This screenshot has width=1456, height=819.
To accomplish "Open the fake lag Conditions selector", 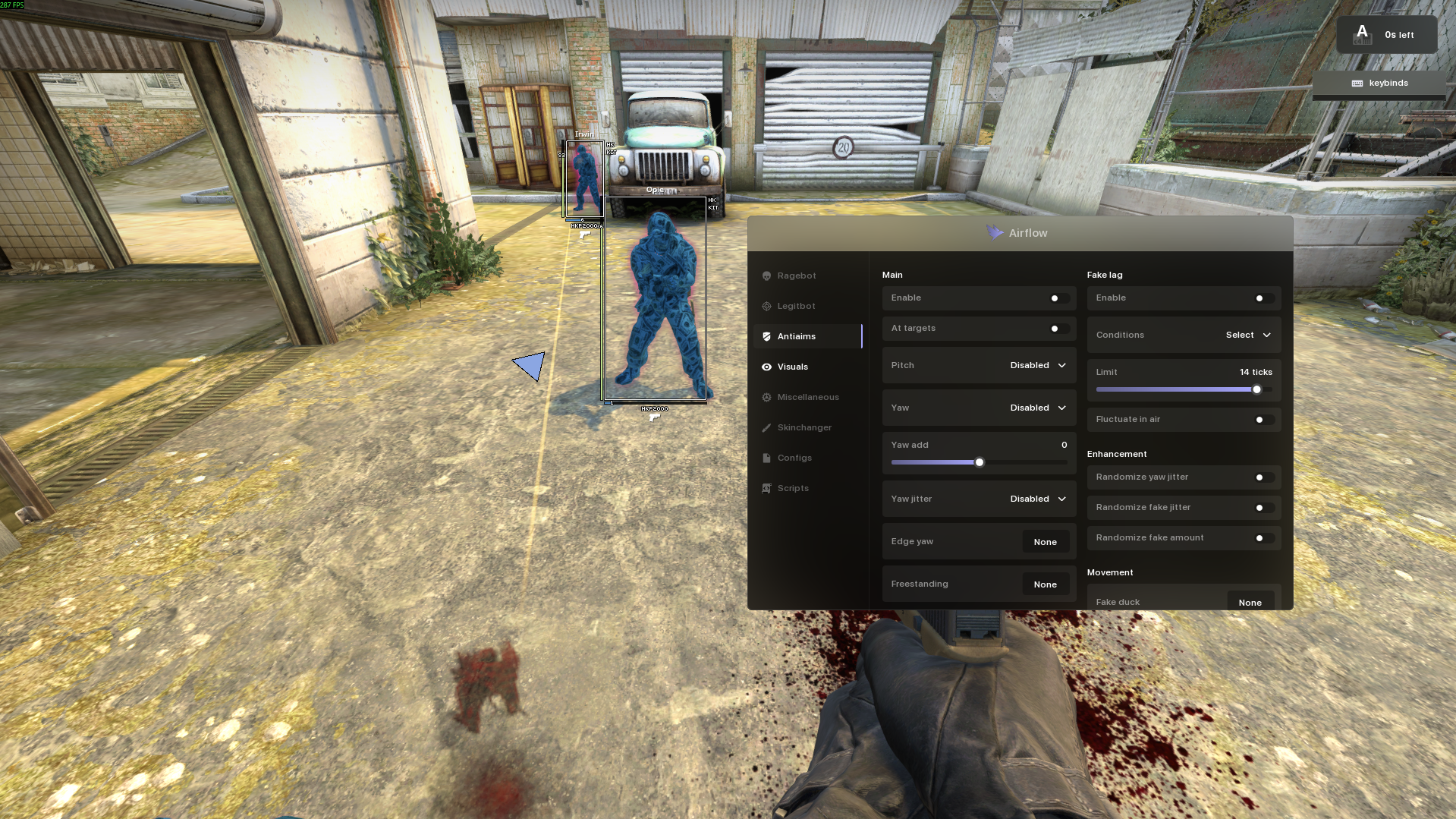I will pyautogui.click(x=1247, y=335).
